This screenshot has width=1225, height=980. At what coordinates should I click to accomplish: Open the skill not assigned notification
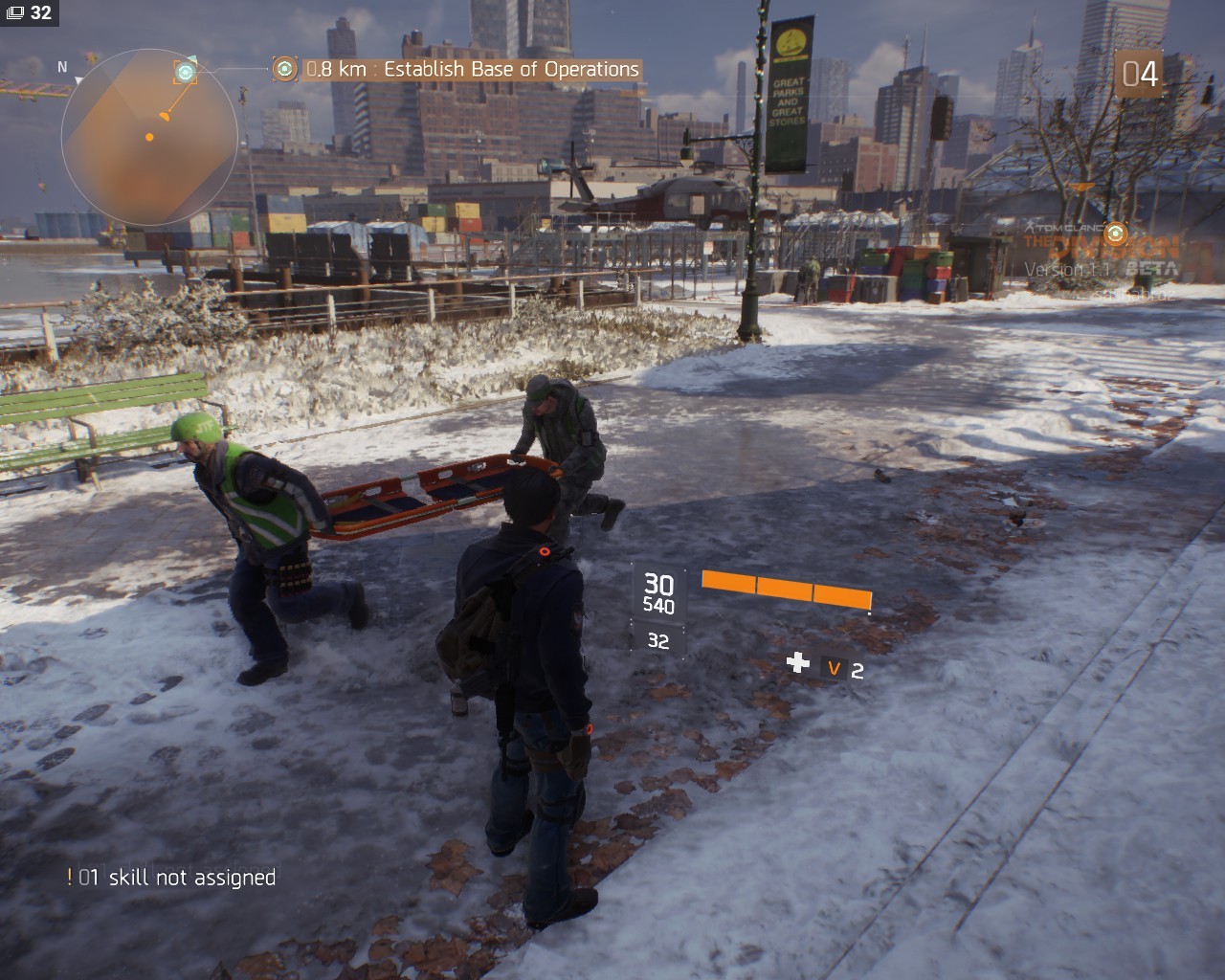pyautogui.click(x=172, y=878)
